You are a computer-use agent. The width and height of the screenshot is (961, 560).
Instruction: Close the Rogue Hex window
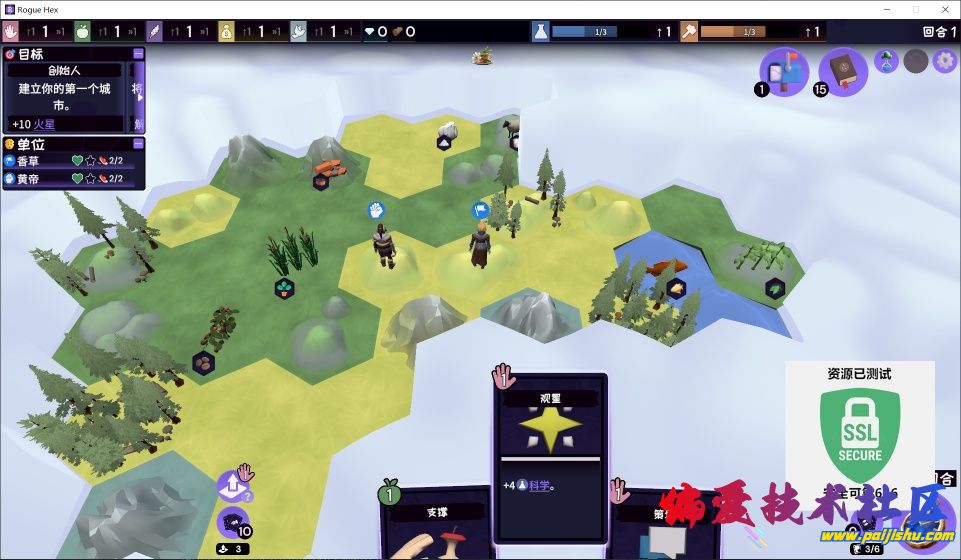[x=940, y=9]
